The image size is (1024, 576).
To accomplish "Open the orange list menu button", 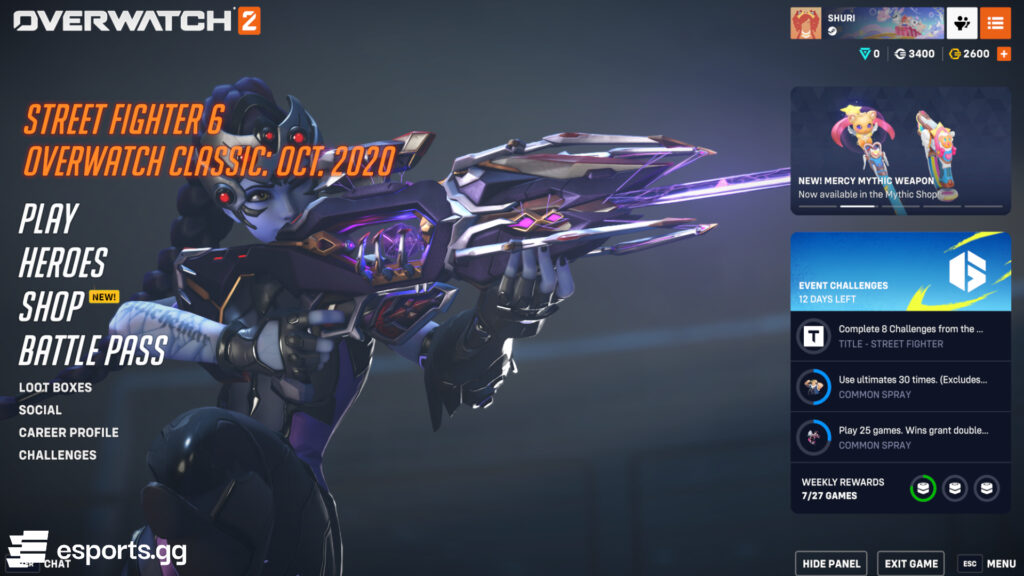I will coord(995,23).
